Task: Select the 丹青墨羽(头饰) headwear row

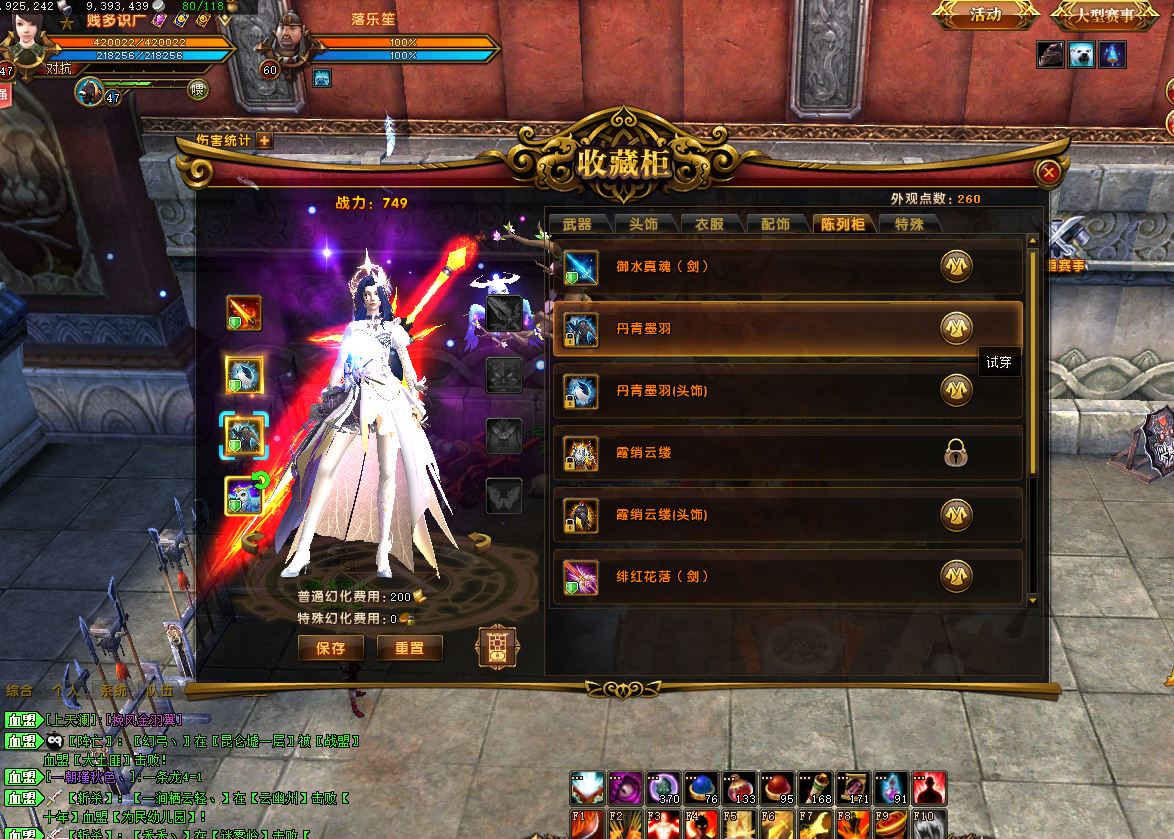Action: [787, 391]
